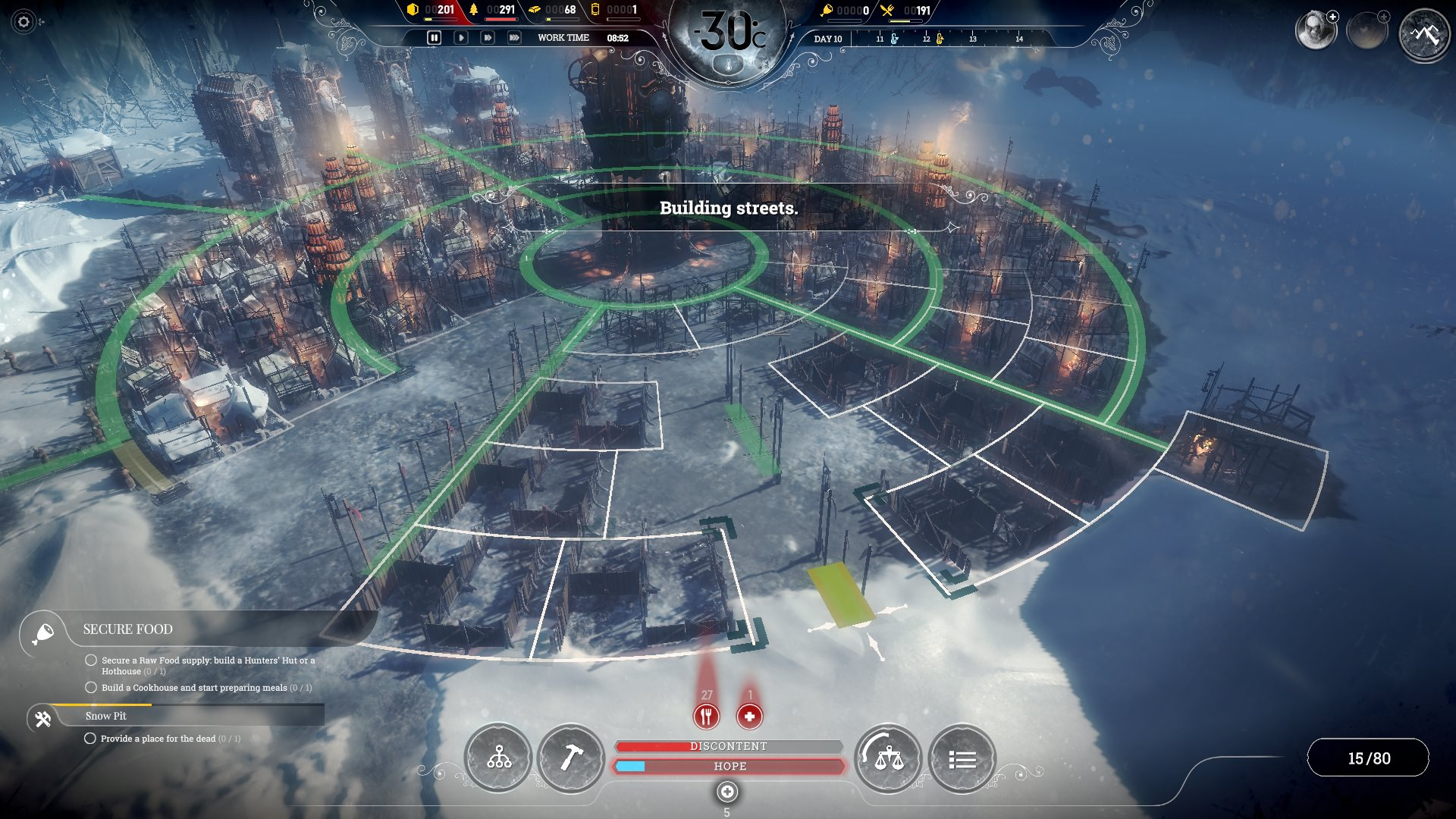Set game to normal play speed
This screenshot has width=1456, height=819.
point(460,37)
